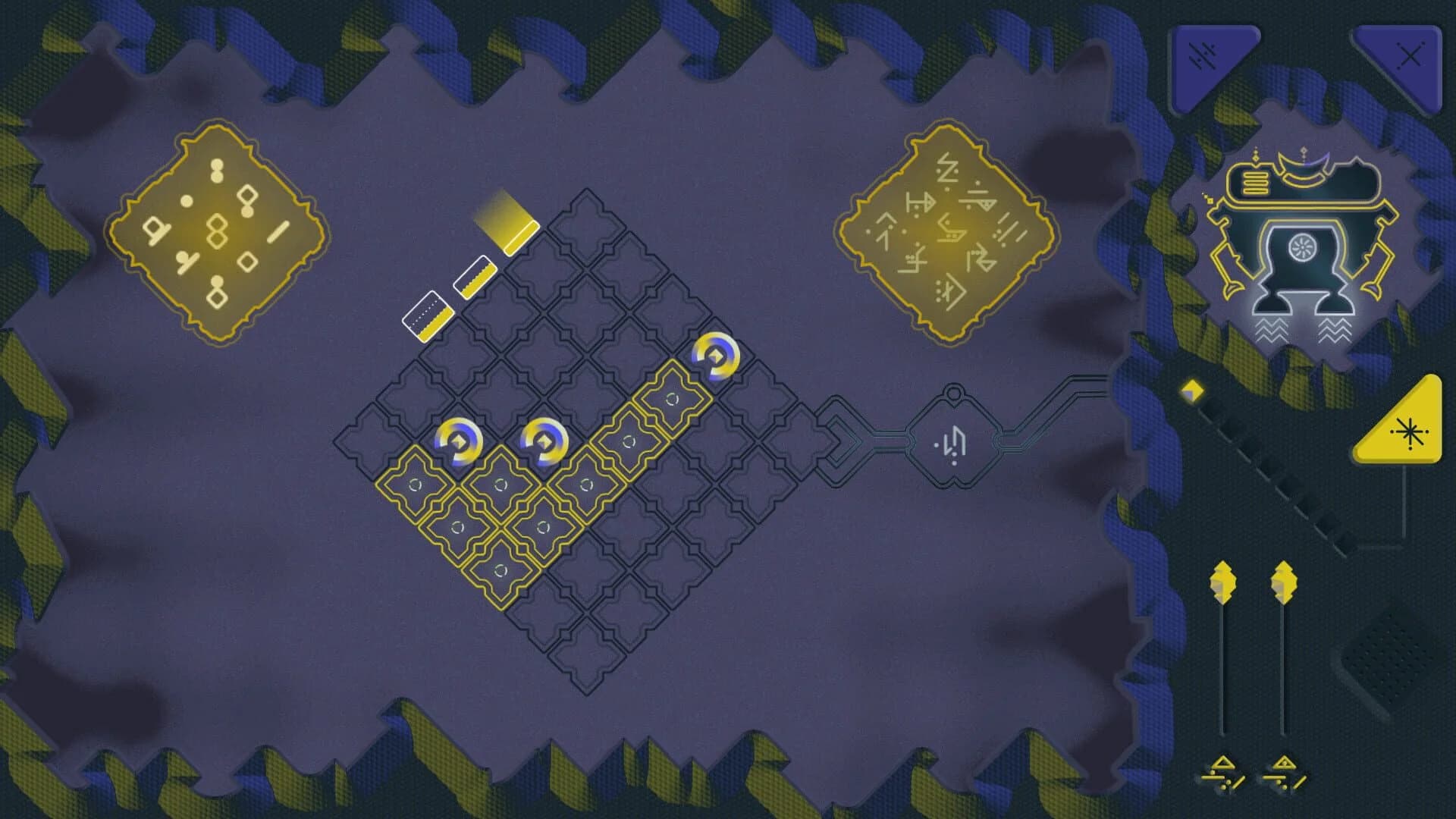Open the left golden rune plaque

215,231
